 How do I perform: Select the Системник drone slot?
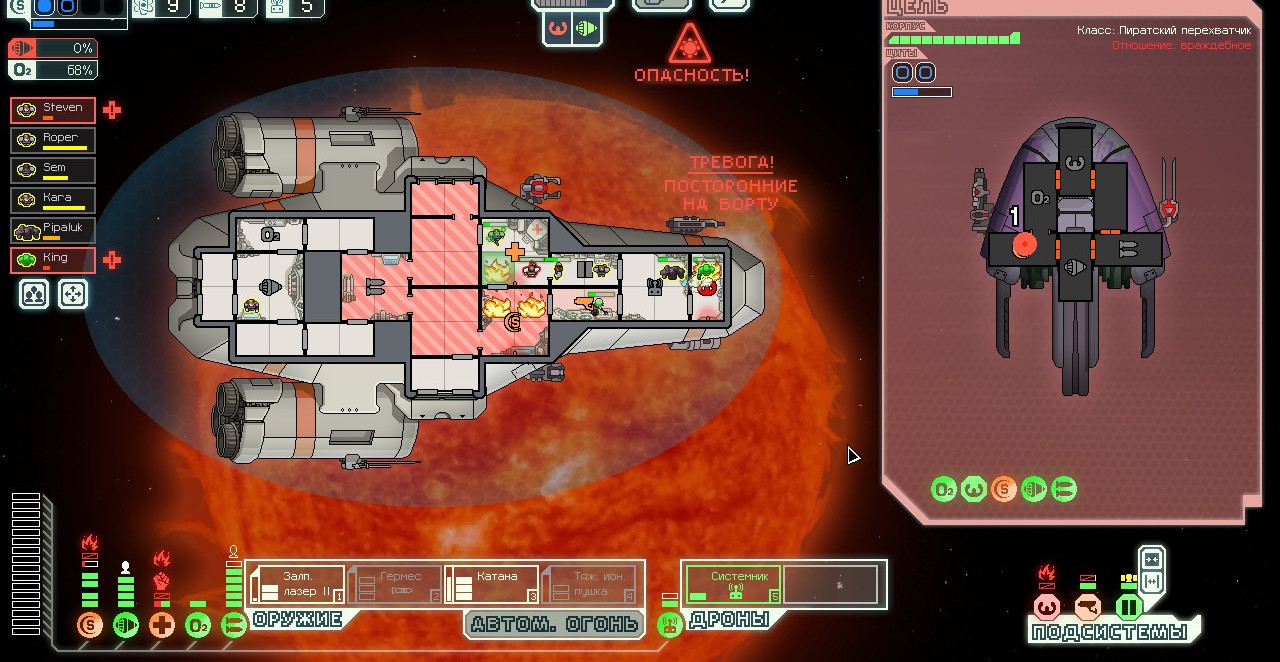pyautogui.click(x=733, y=585)
